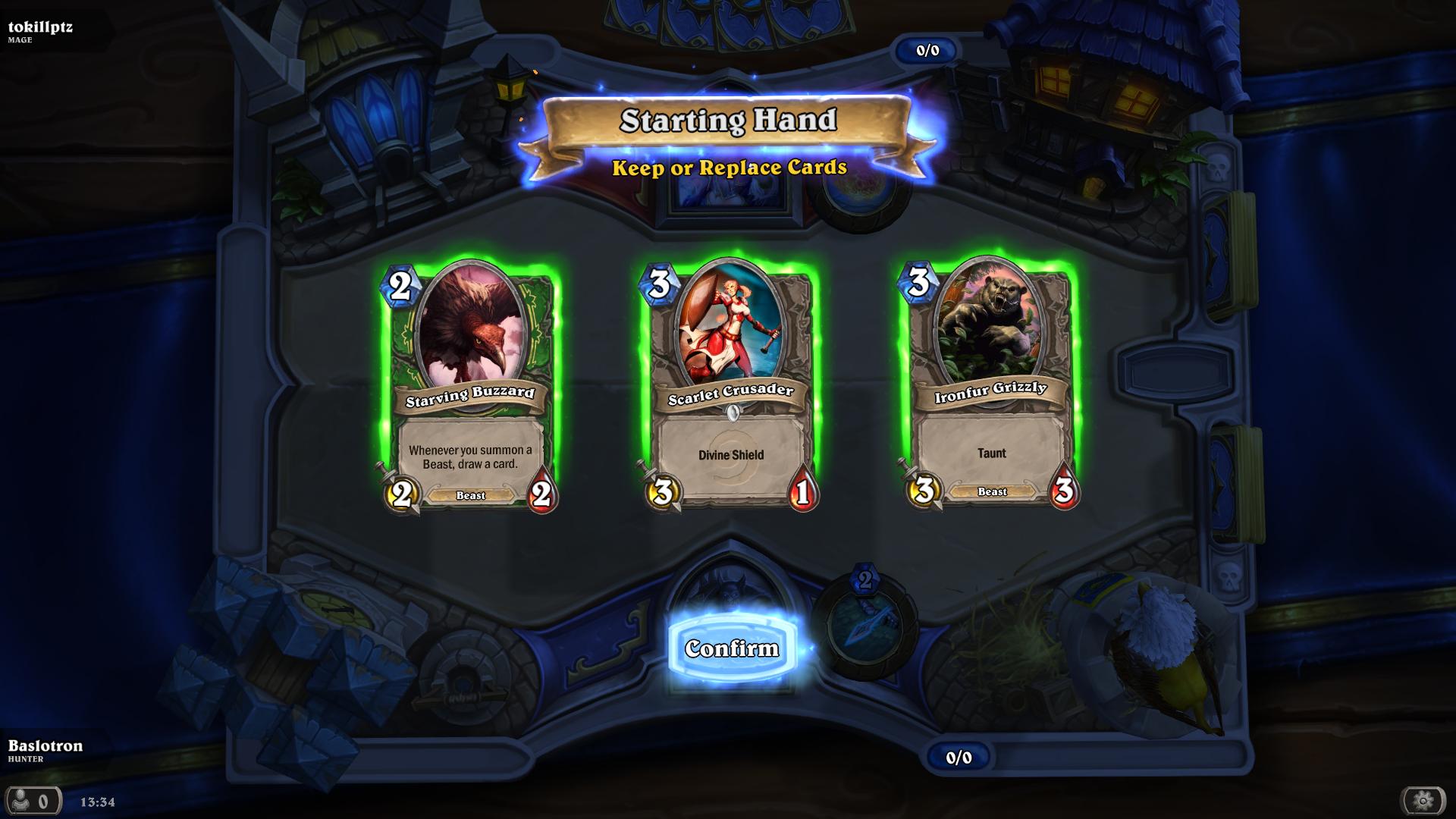Click the Beast tribe label on Ironfur Grizzly
The height and width of the screenshot is (819, 1456).
pos(990,492)
